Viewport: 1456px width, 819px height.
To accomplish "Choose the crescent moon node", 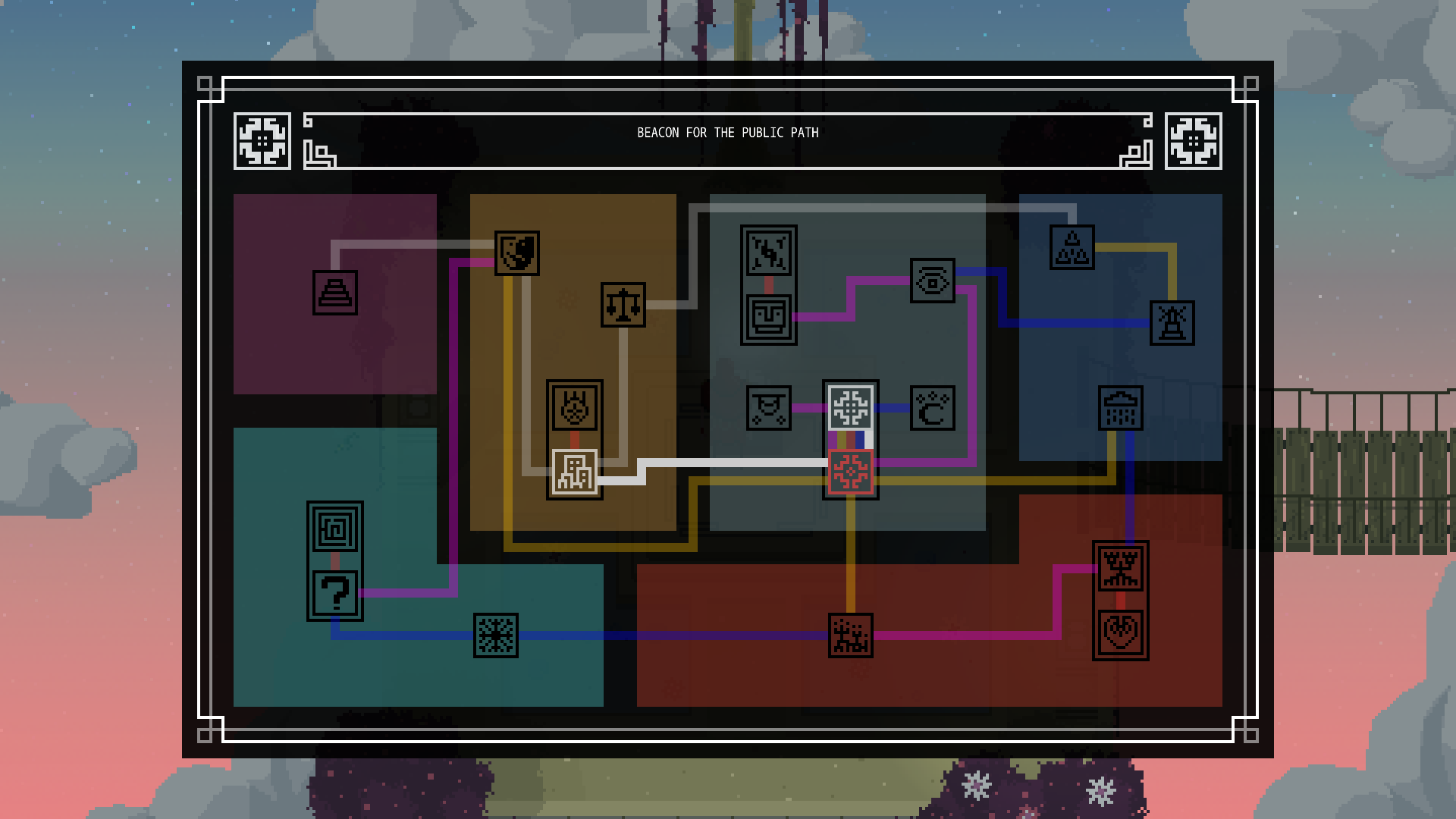I will click(x=932, y=409).
